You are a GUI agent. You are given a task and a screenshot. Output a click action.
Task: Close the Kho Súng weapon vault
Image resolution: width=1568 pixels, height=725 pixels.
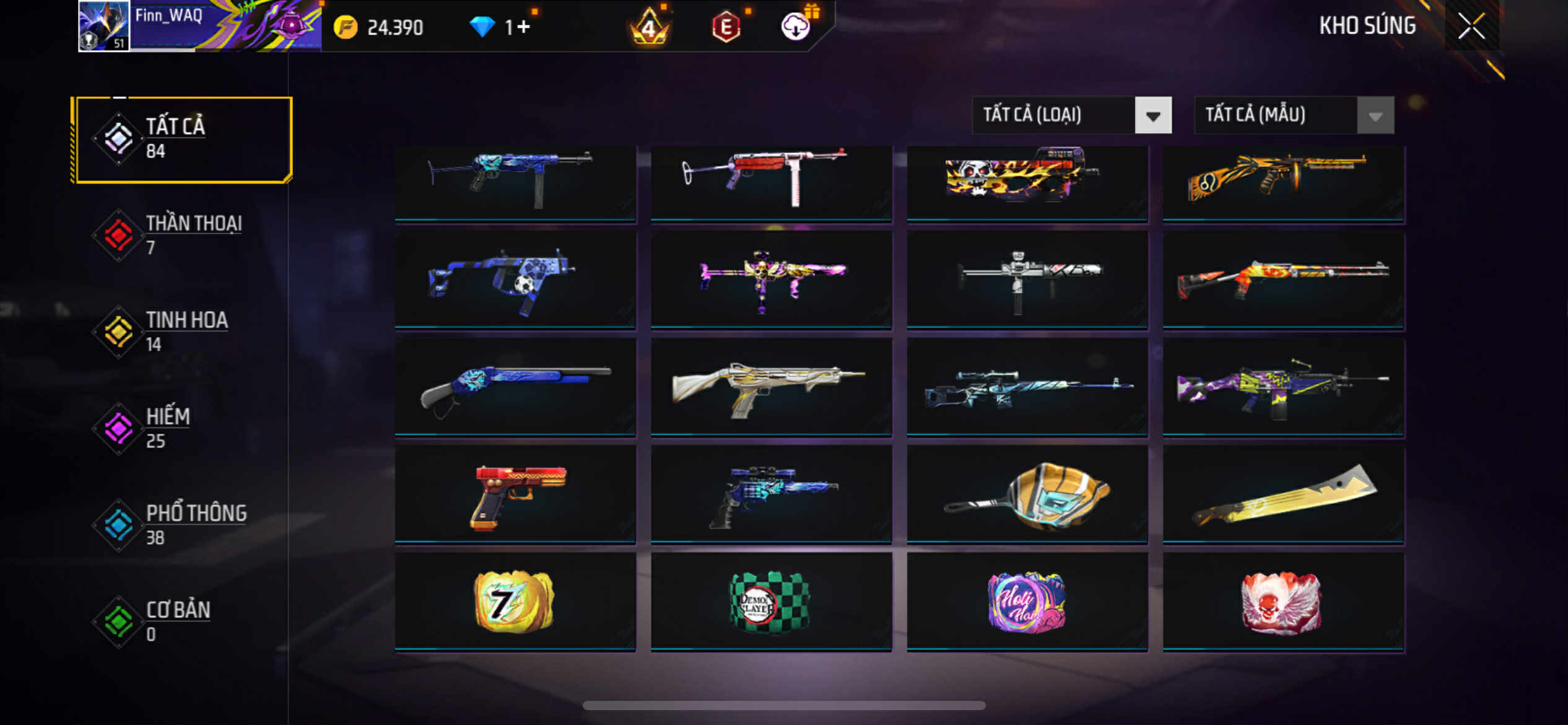[1471, 26]
